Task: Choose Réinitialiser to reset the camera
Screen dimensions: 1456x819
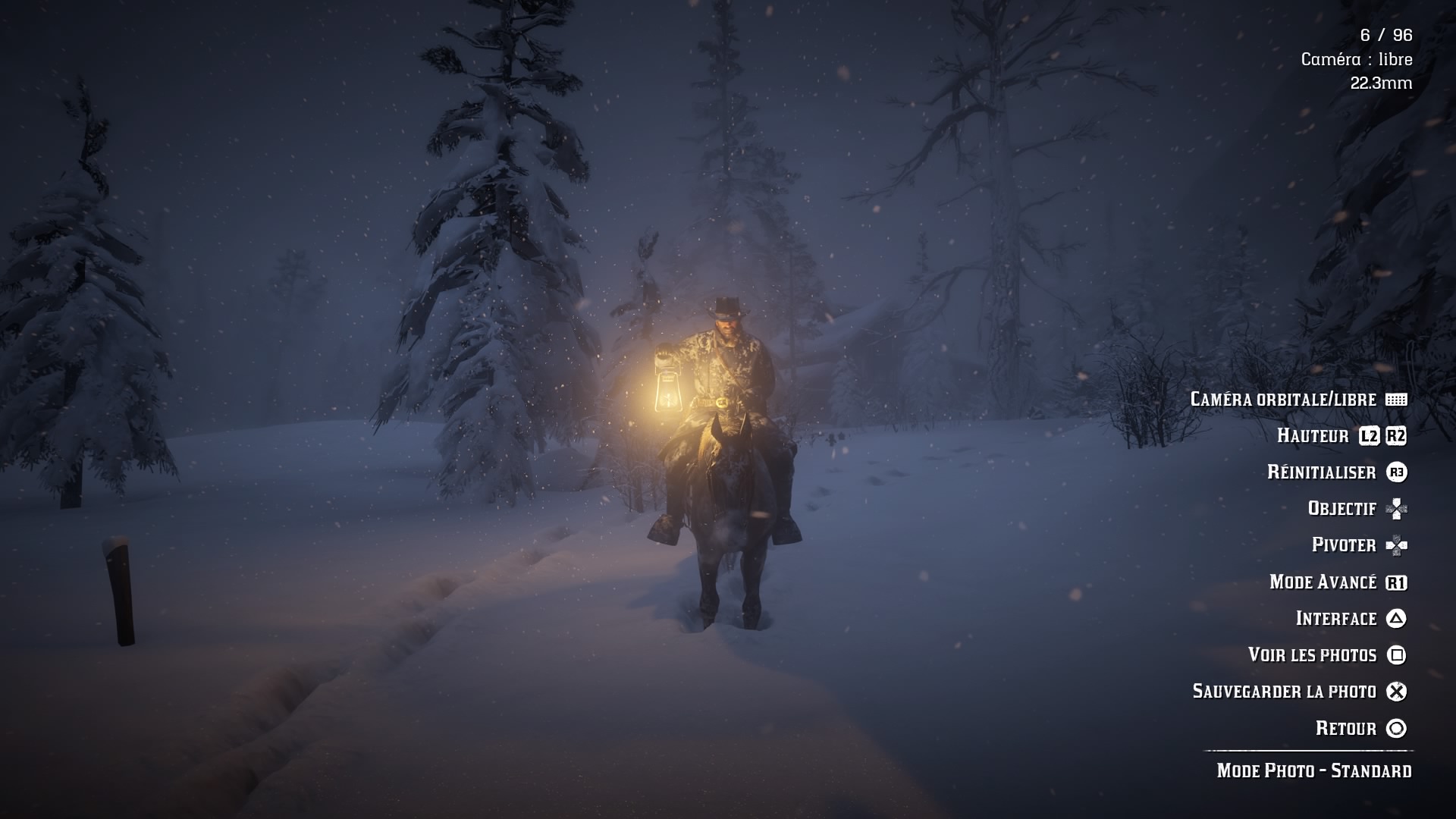Action: pyautogui.click(x=1321, y=472)
